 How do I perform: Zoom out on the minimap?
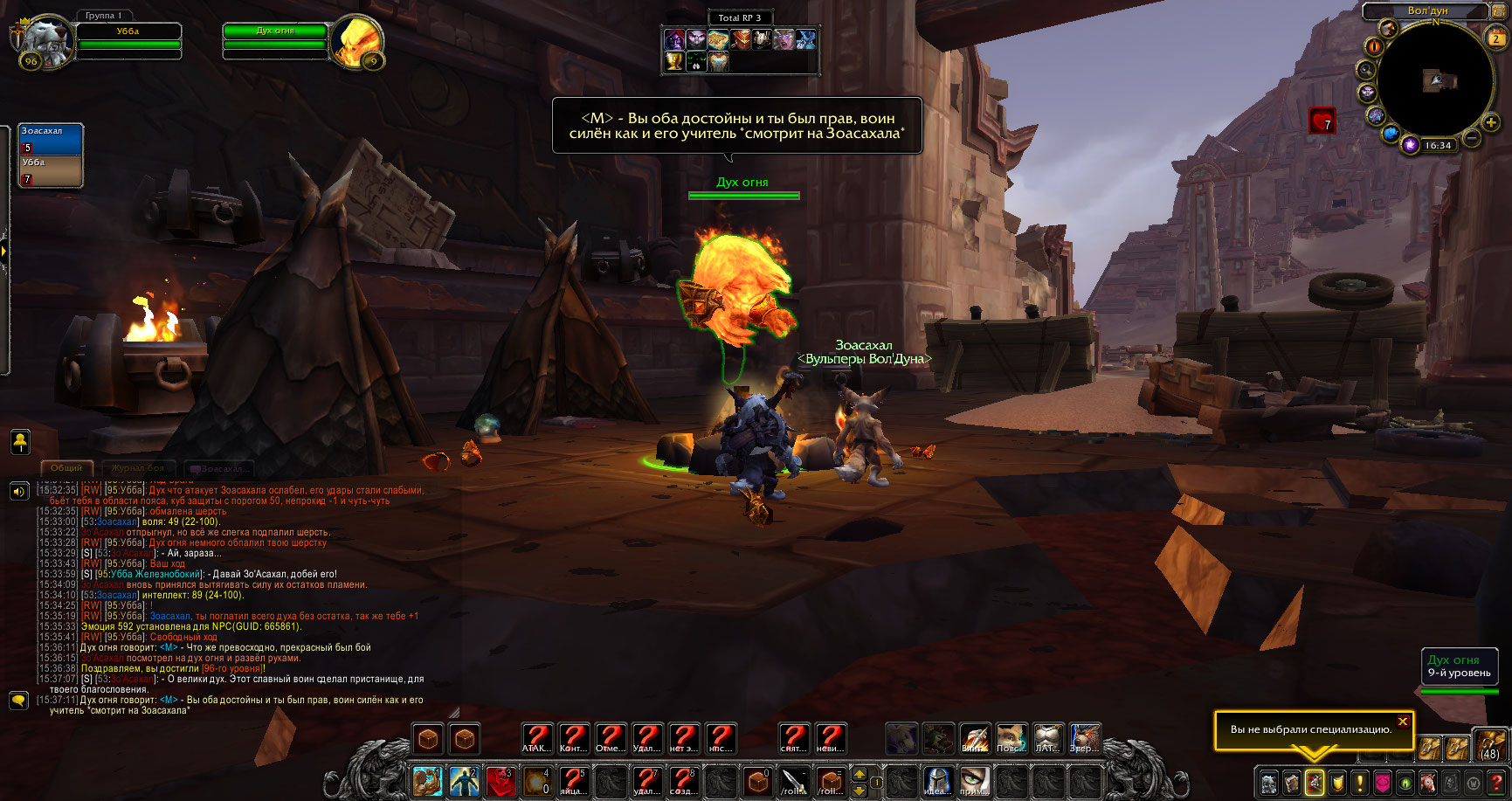1471,138
